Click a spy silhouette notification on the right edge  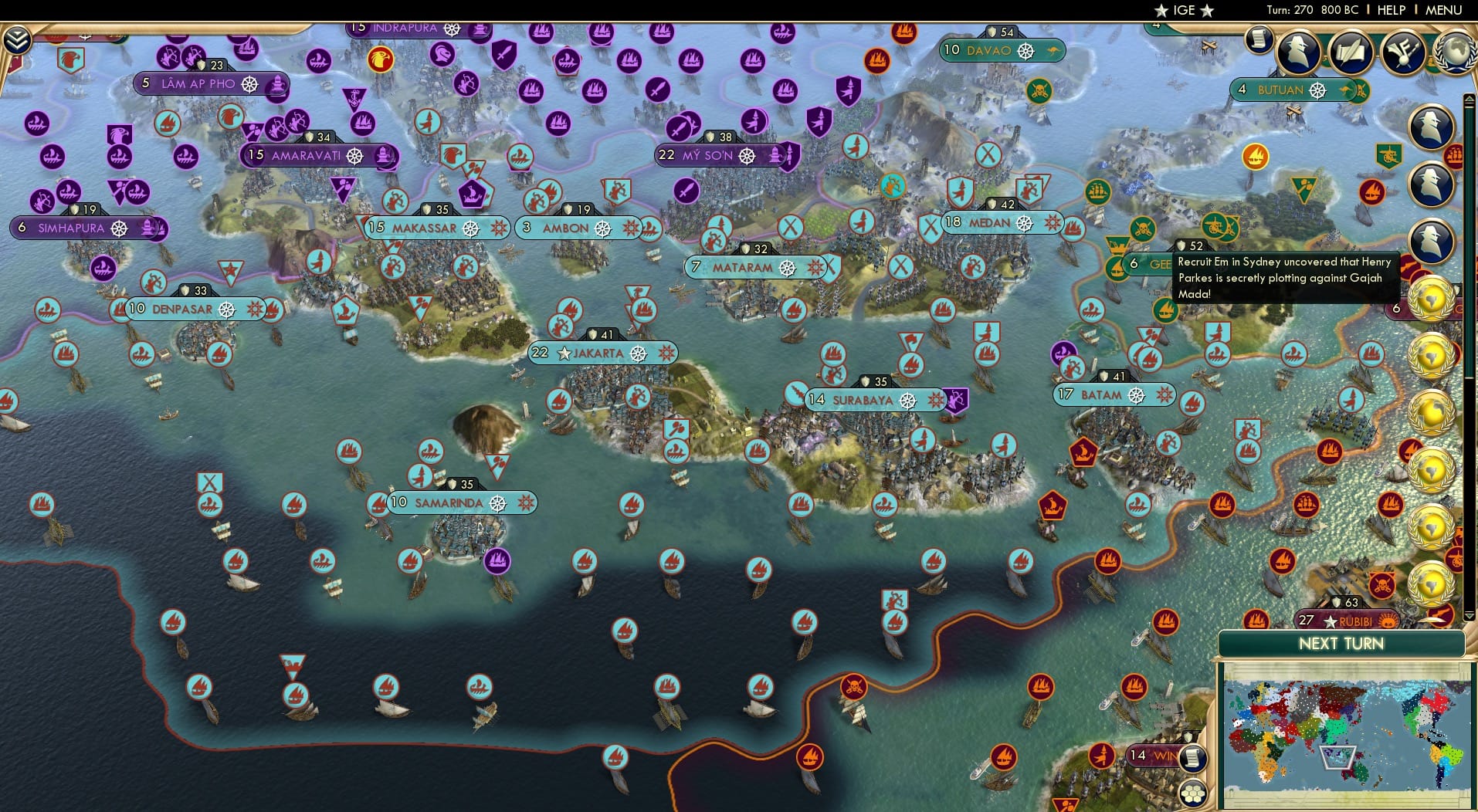(x=1430, y=124)
